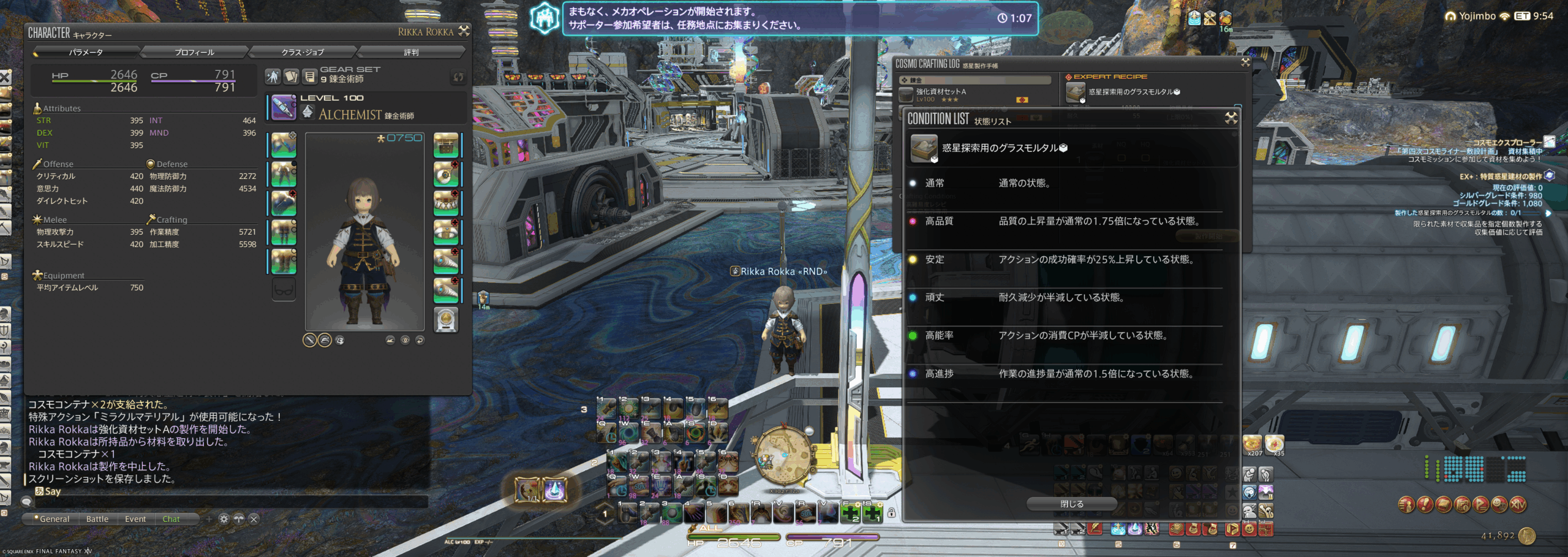Select the 強化資材セットA recipe entry
1568x557 pixels.
[x=974, y=95]
